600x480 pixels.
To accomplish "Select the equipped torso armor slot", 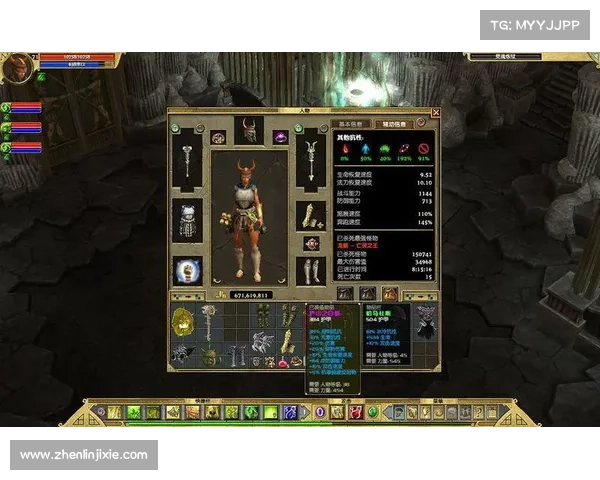I will (x=187, y=220).
